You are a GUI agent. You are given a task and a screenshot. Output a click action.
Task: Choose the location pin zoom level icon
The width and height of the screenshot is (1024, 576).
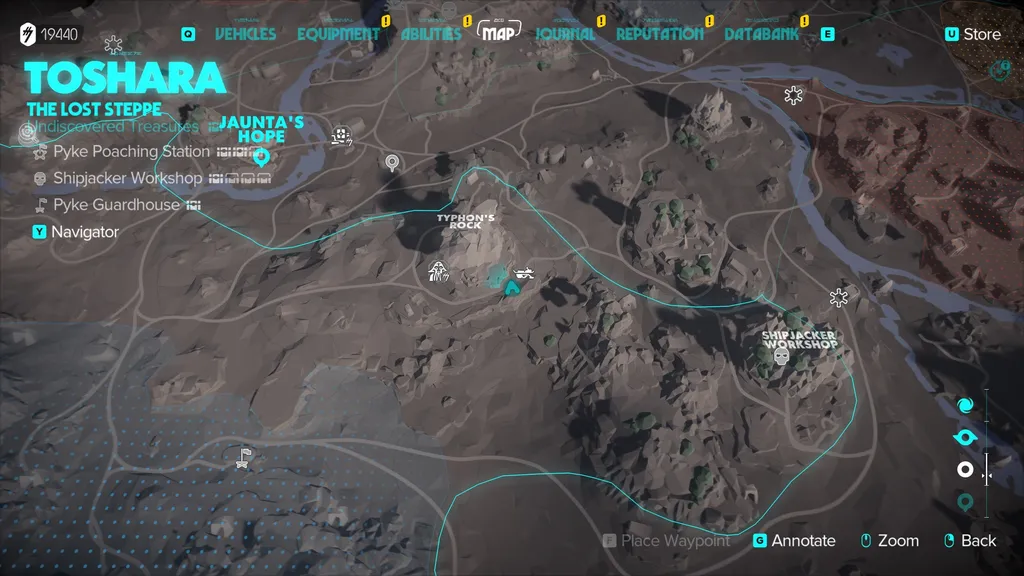pyautogui.click(x=965, y=501)
